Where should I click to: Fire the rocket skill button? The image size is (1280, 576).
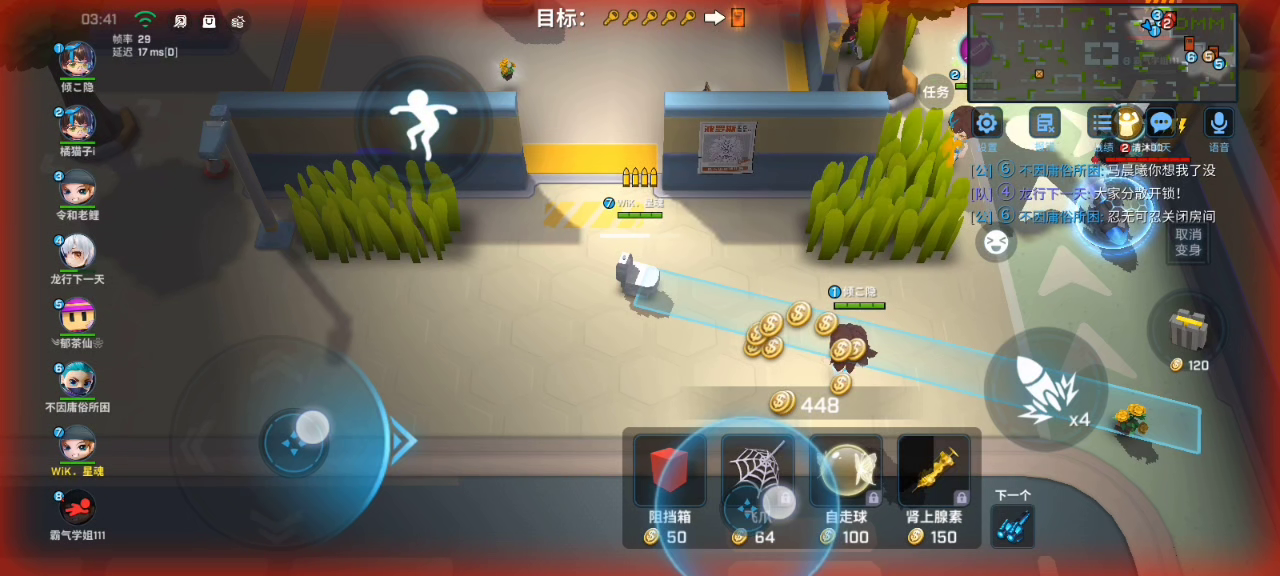(x=1045, y=389)
